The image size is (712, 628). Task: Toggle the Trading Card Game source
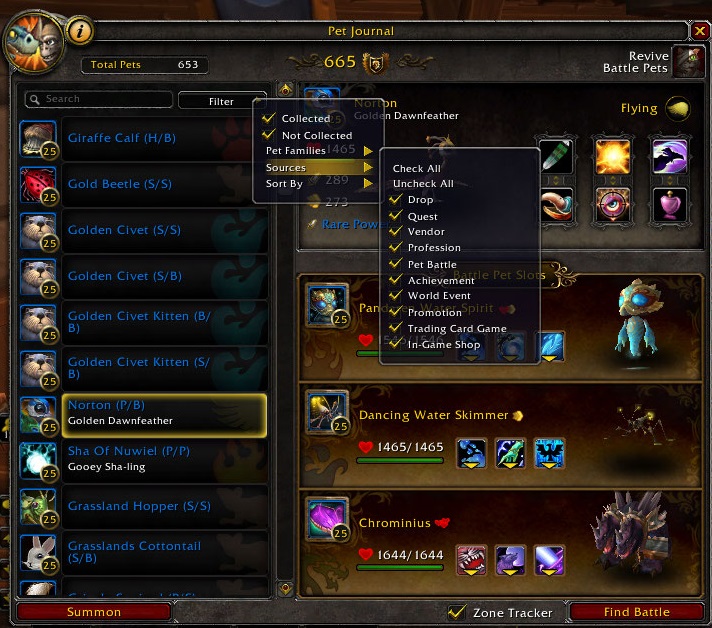point(456,328)
